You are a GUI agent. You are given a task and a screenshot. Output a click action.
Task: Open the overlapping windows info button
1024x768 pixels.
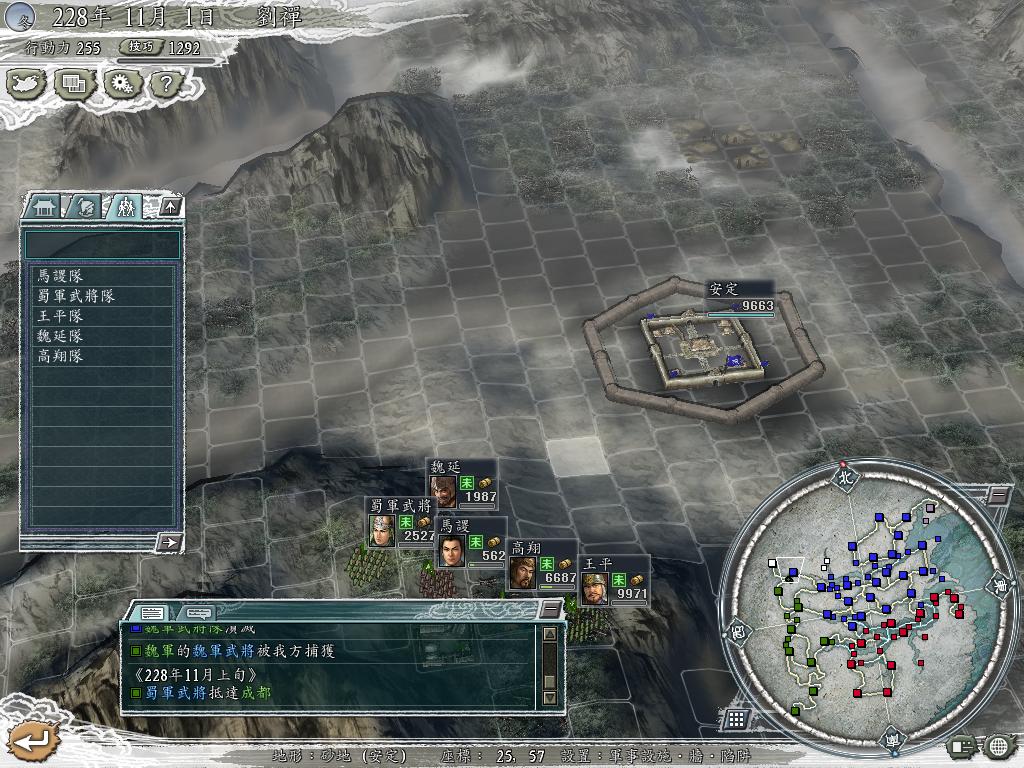point(74,84)
